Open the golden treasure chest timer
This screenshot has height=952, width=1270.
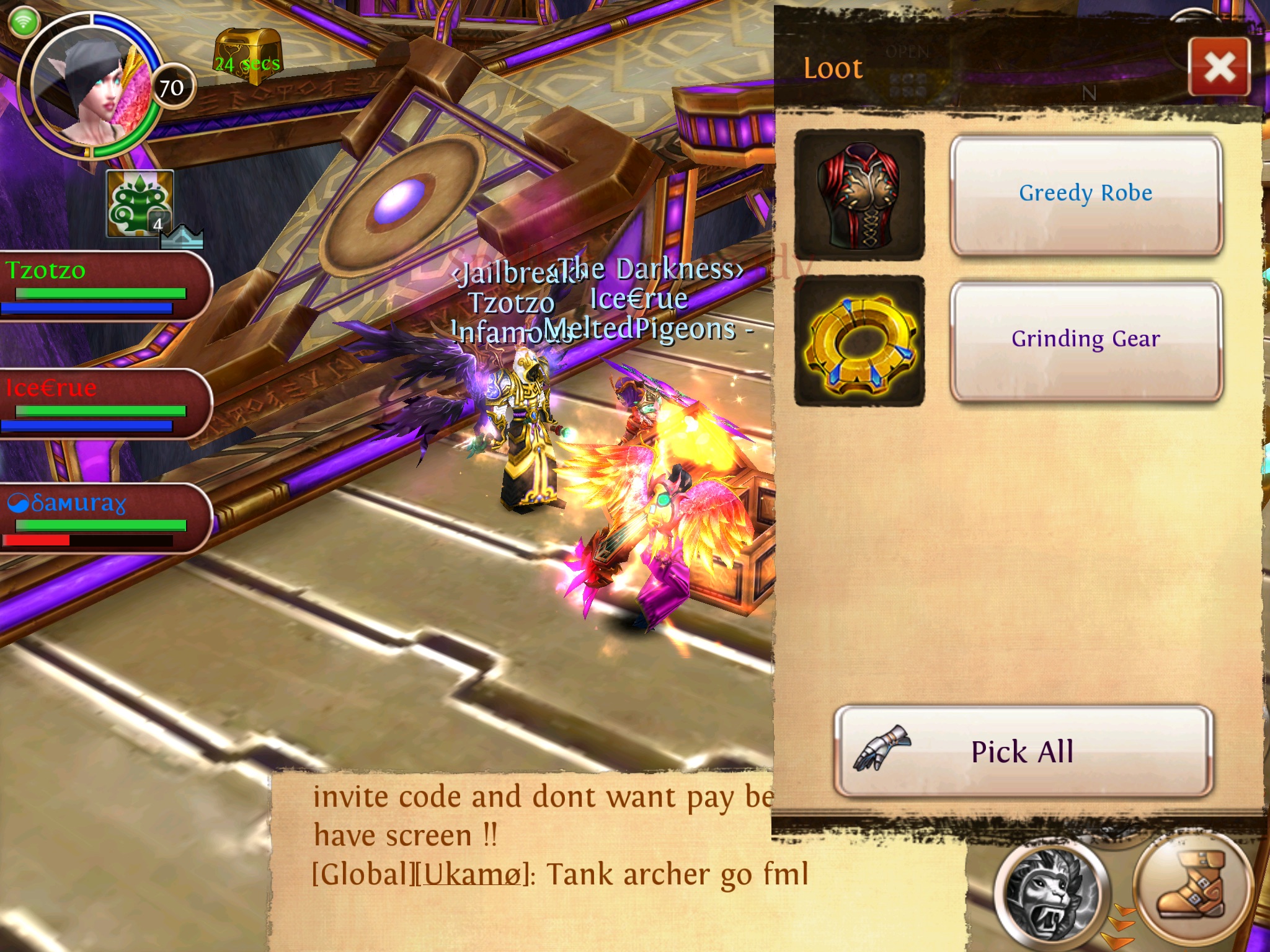coord(247,55)
